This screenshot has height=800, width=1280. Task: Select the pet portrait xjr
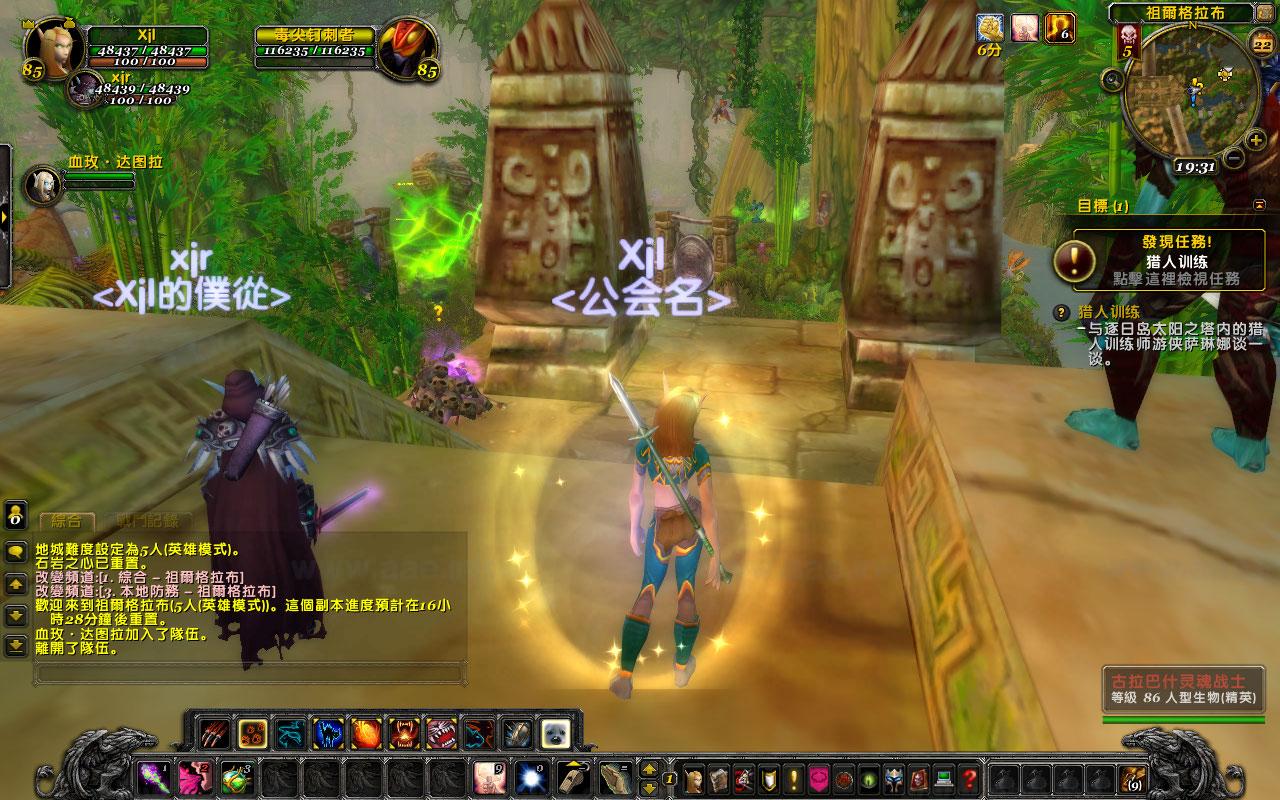coord(81,90)
